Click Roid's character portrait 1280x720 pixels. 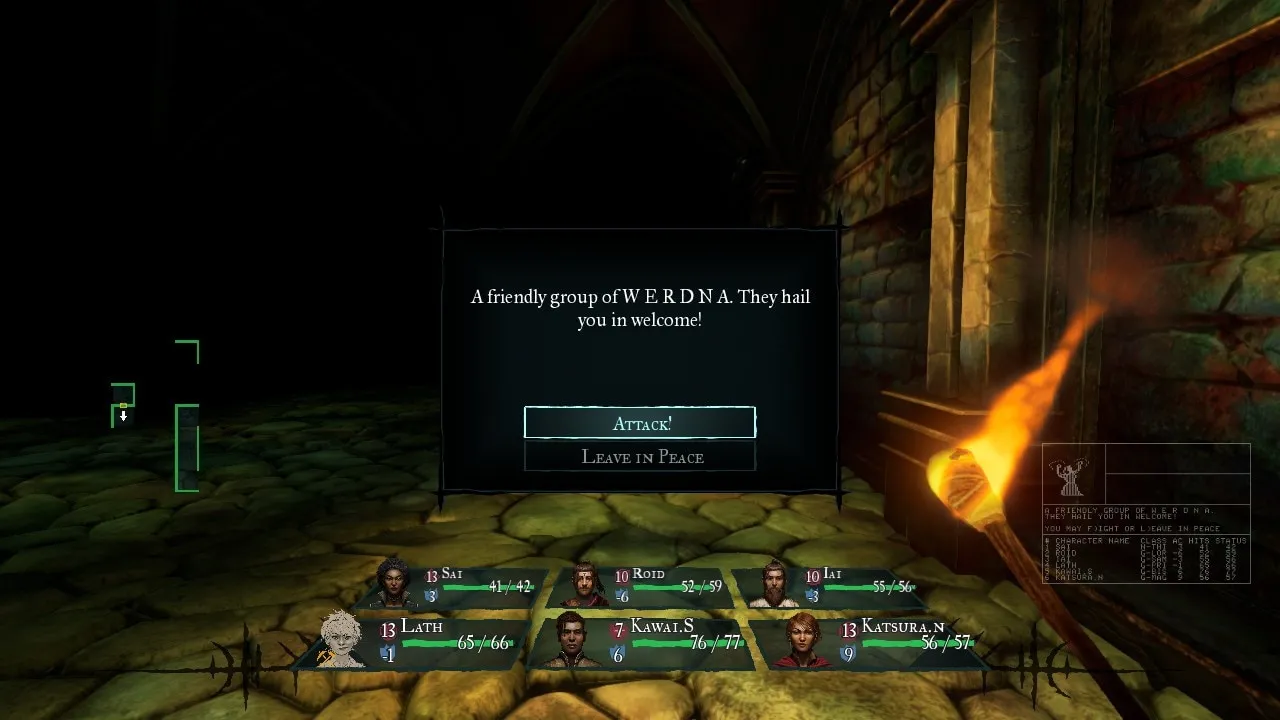585,585
